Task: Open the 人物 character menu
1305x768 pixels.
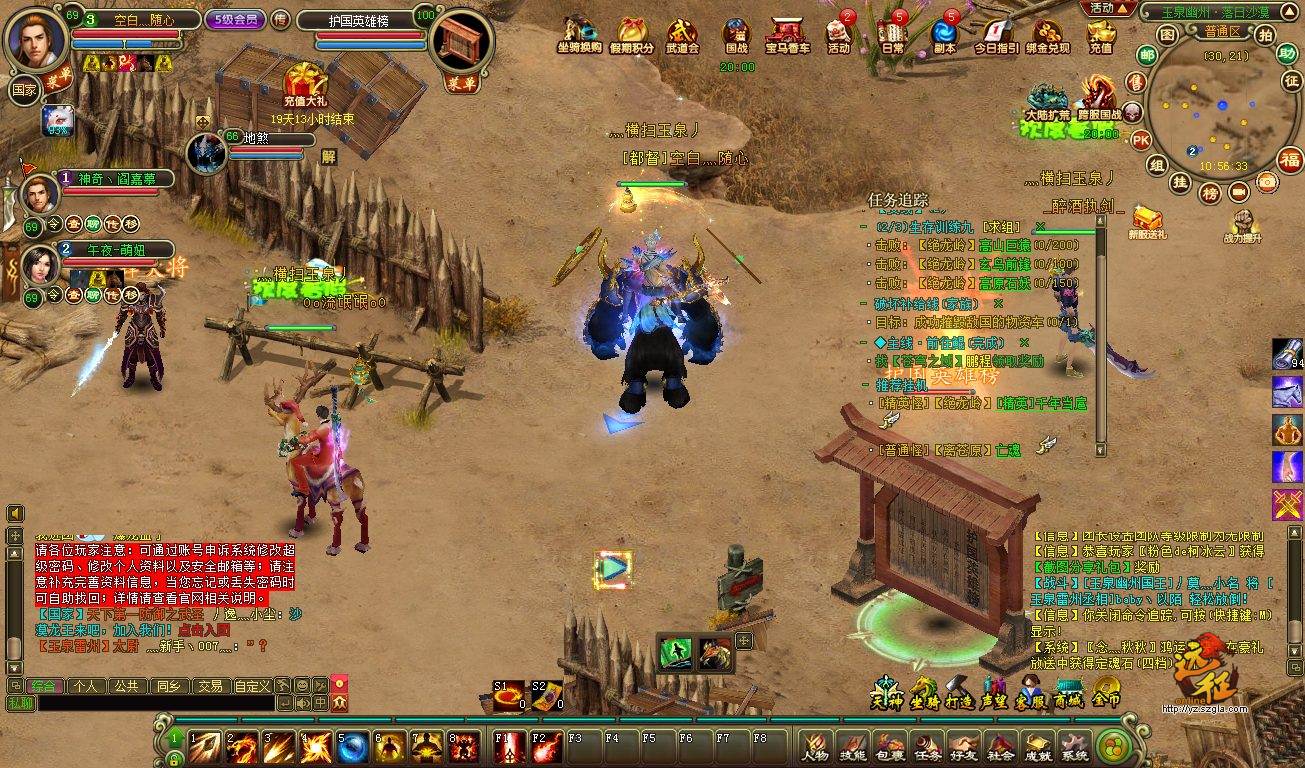Action: pyautogui.click(x=816, y=746)
